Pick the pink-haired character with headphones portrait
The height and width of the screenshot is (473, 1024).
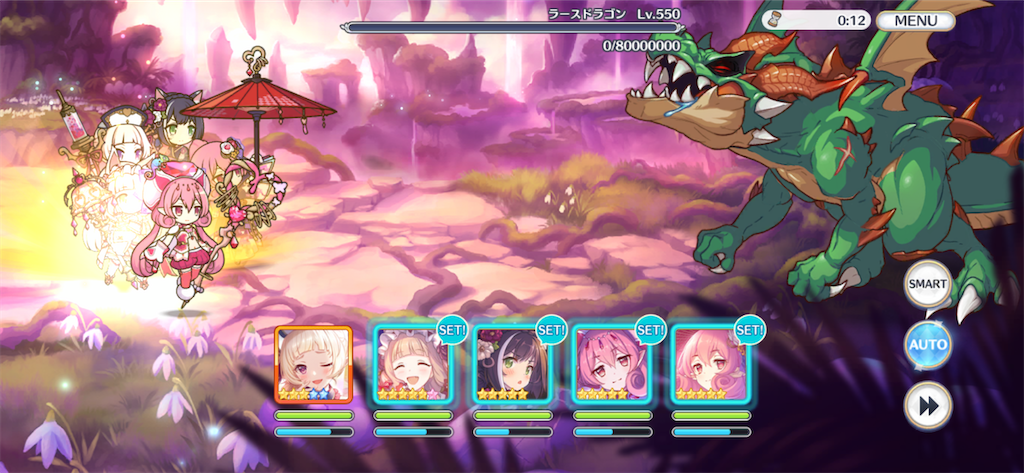point(610,364)
